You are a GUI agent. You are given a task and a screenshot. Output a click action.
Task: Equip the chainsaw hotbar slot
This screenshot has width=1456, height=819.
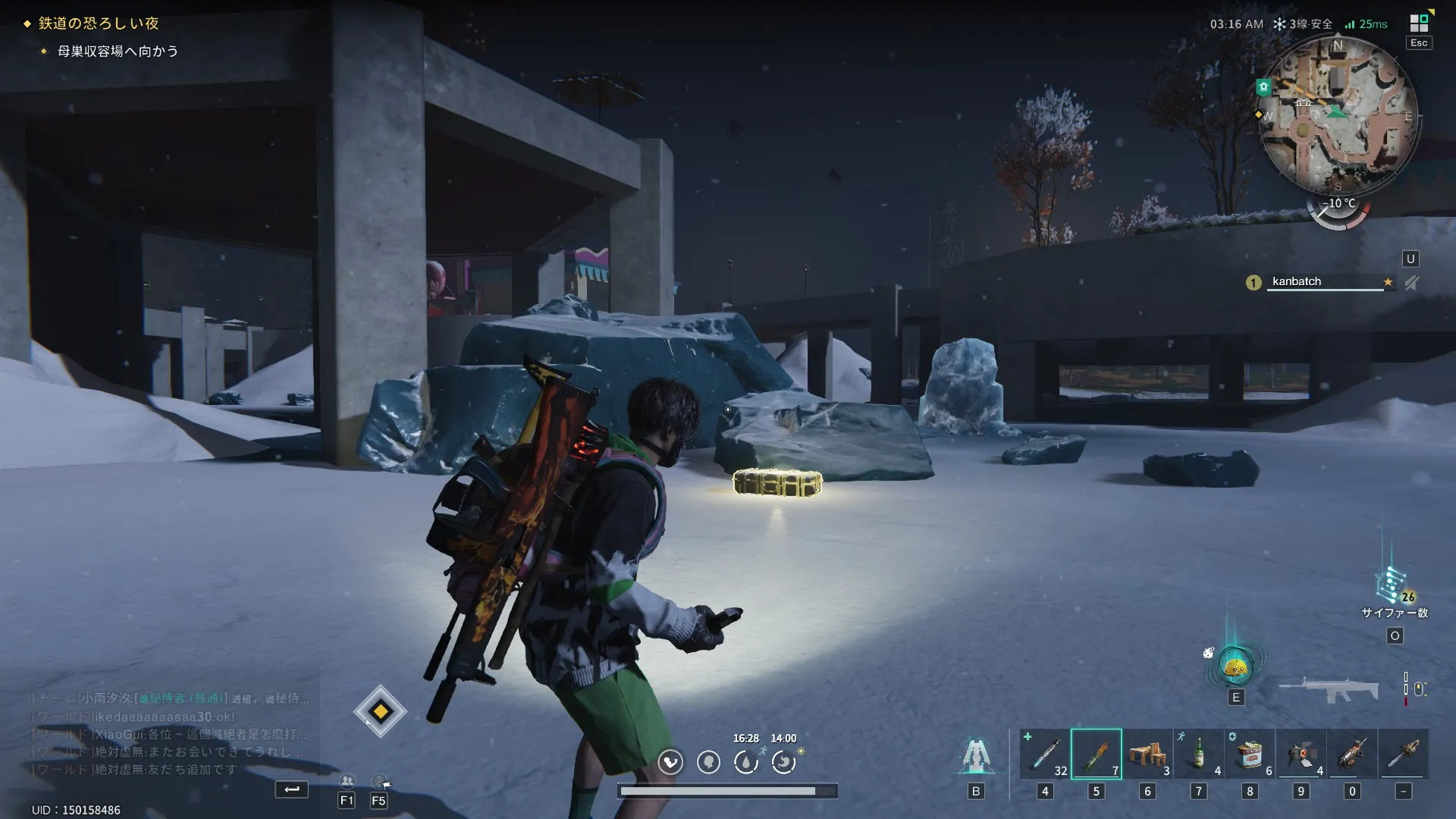[x=1404, y=754]
